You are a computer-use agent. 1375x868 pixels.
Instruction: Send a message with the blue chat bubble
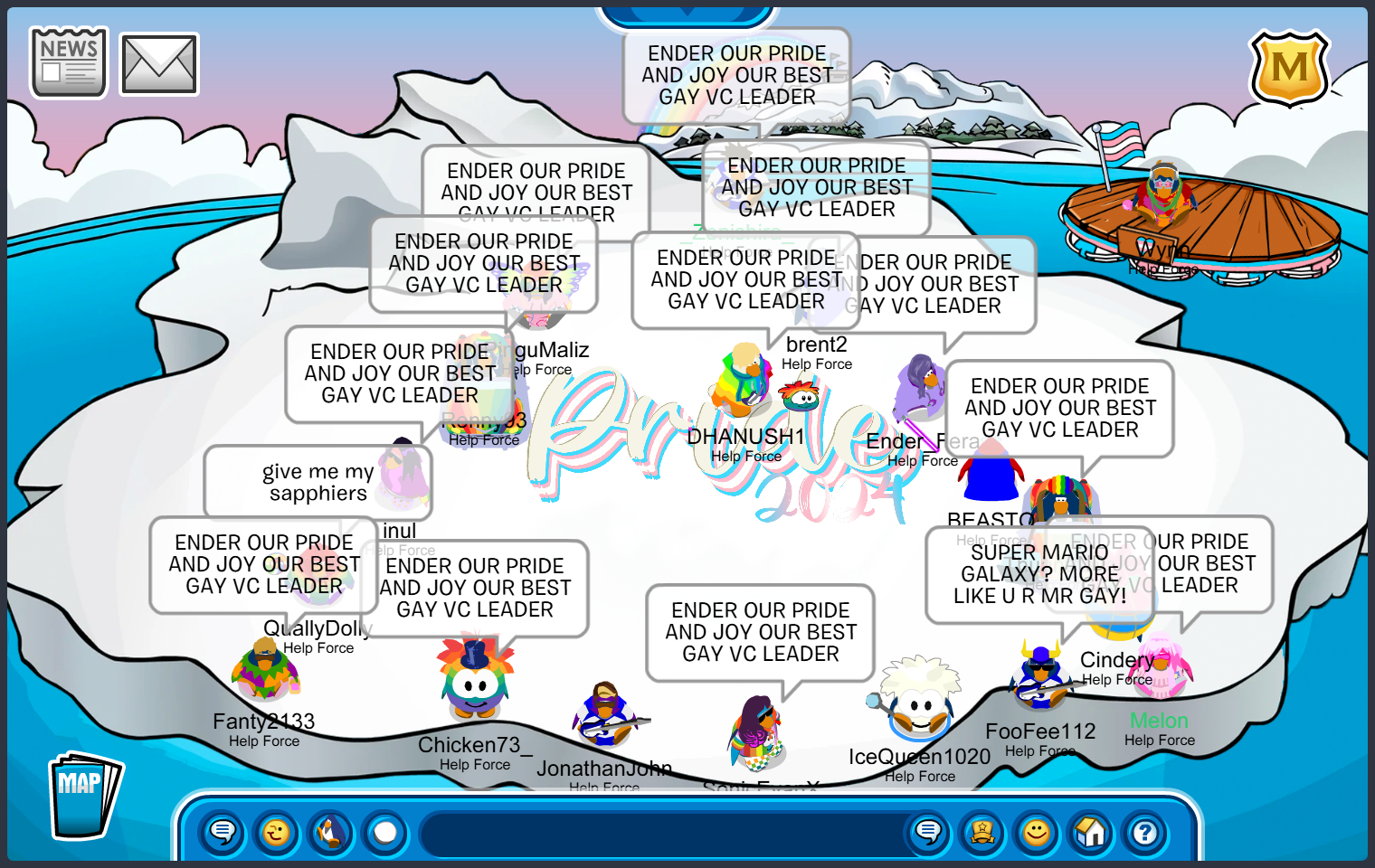tap(927, 833)
